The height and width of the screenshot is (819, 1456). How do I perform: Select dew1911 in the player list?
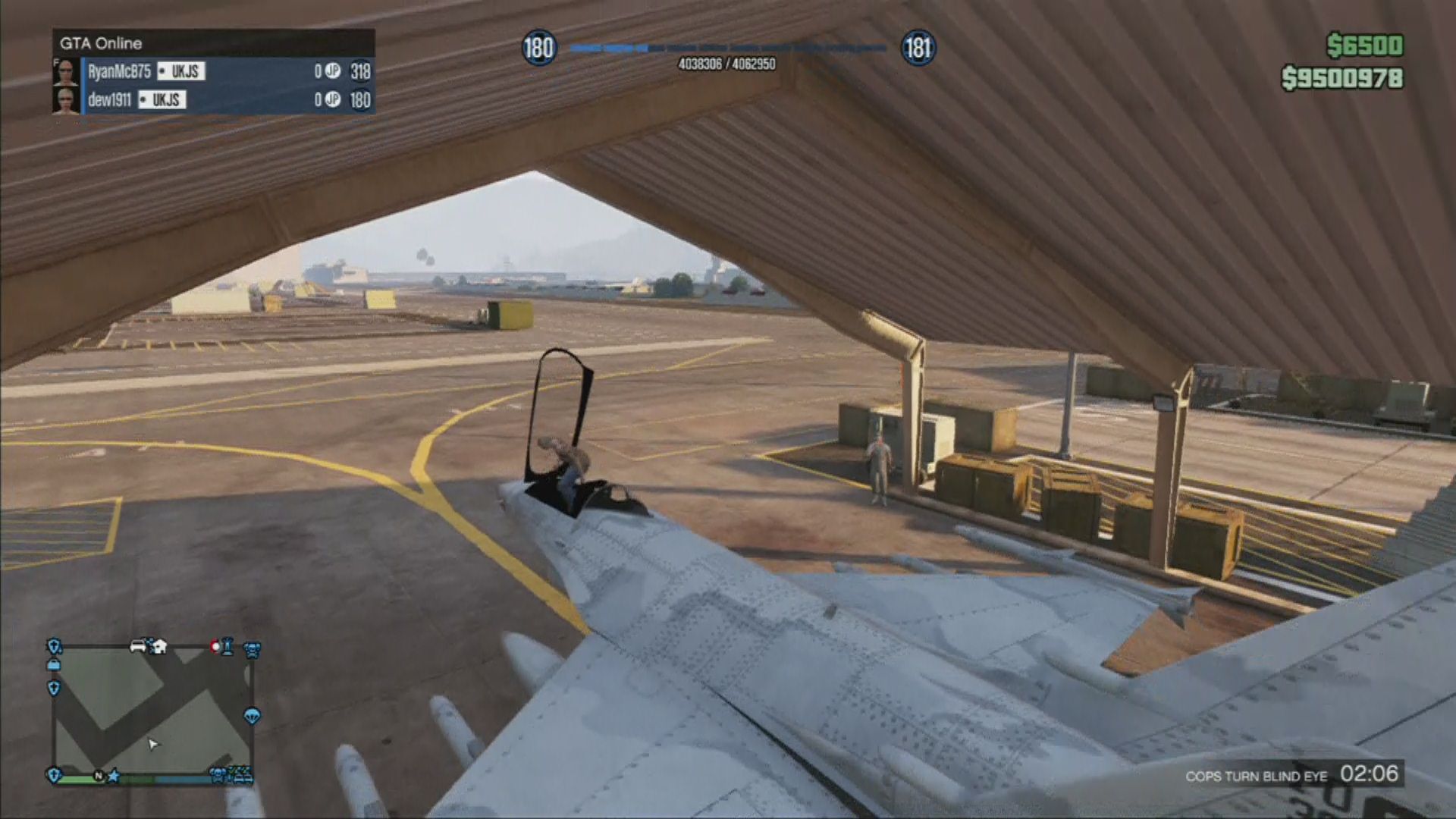(109, 100)
